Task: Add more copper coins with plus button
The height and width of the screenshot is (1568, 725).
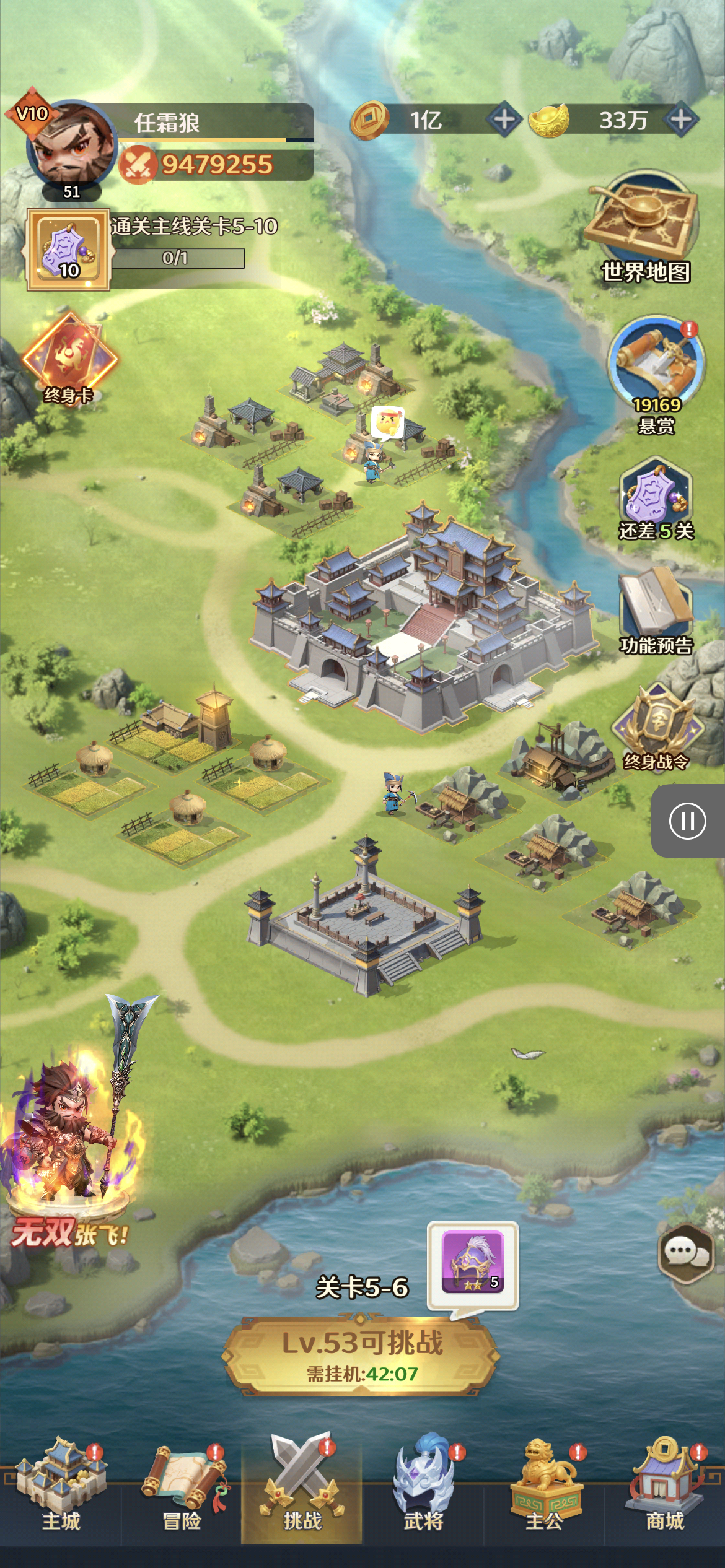Action: click(x=504, y=120)
